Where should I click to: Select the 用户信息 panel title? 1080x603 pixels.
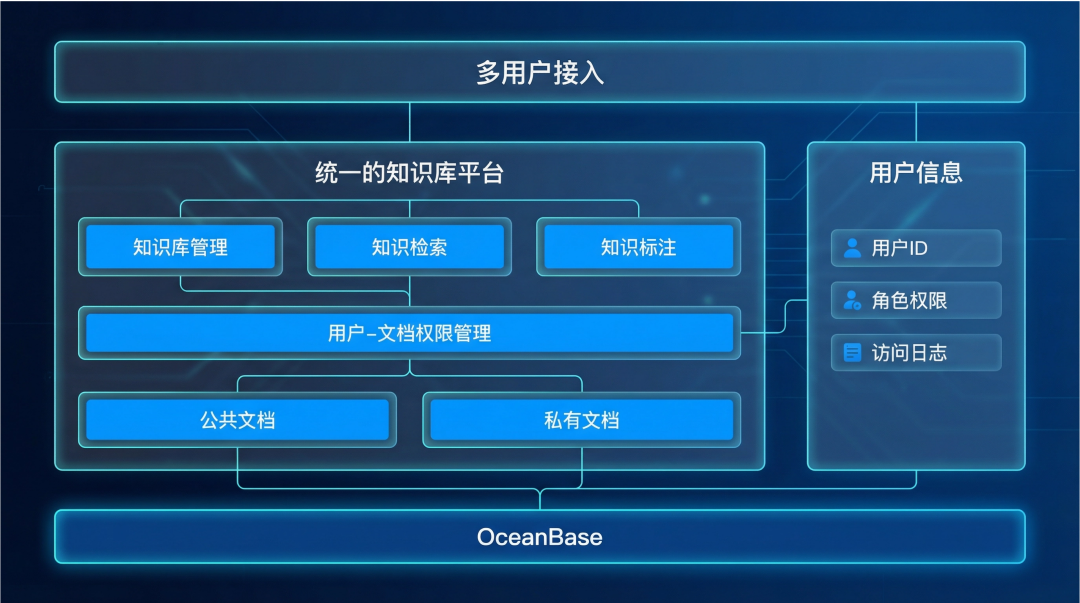click(x=915, y=173)
